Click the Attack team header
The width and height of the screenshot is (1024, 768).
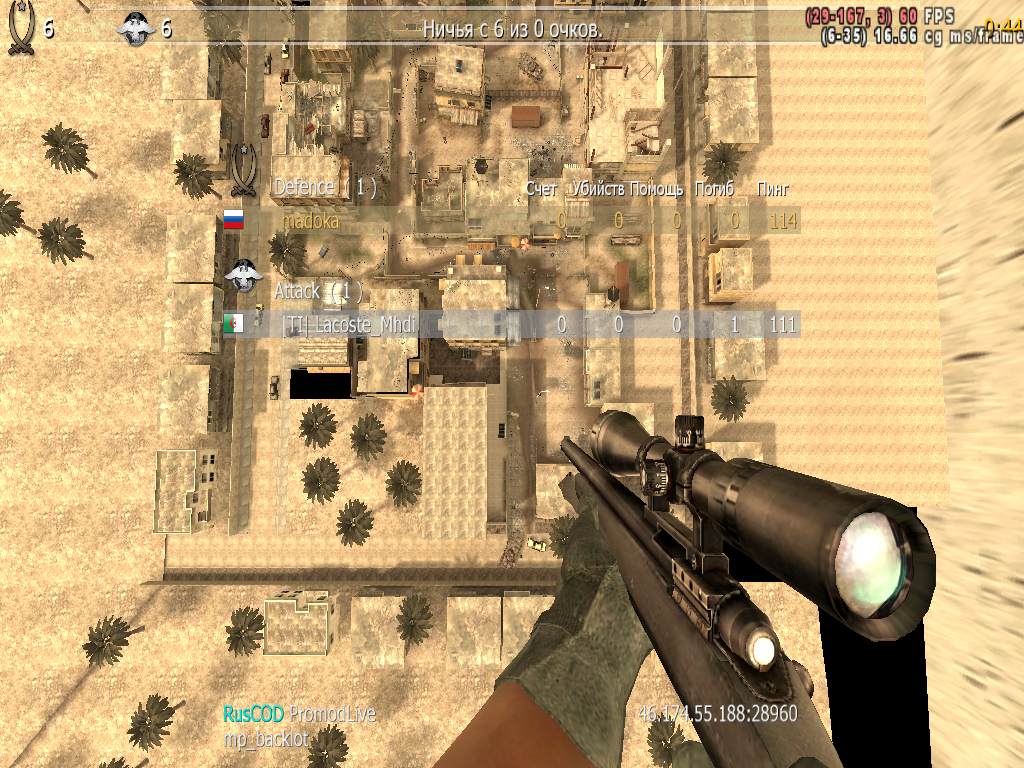pyautogui.click(x=317, y=291)
